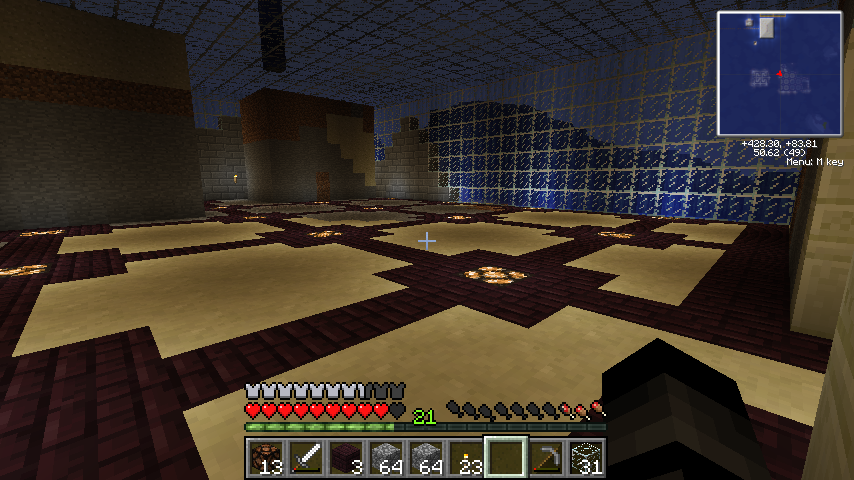The width and height of the screenshot is (854, 480).
Task: Equip the iron sword from the hotbar
Action: coord(305,458)
